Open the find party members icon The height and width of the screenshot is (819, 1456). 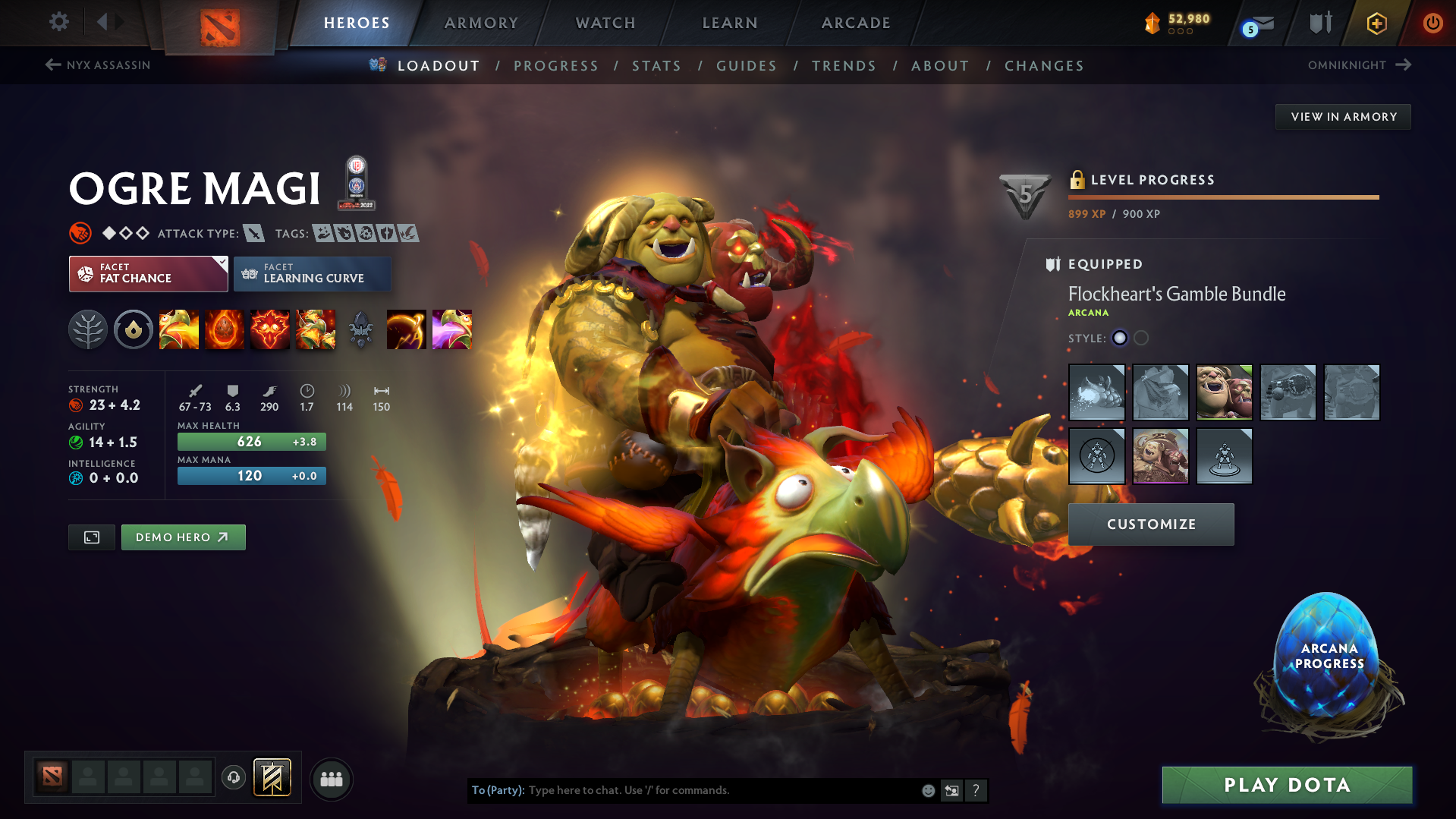click(332, 779)
